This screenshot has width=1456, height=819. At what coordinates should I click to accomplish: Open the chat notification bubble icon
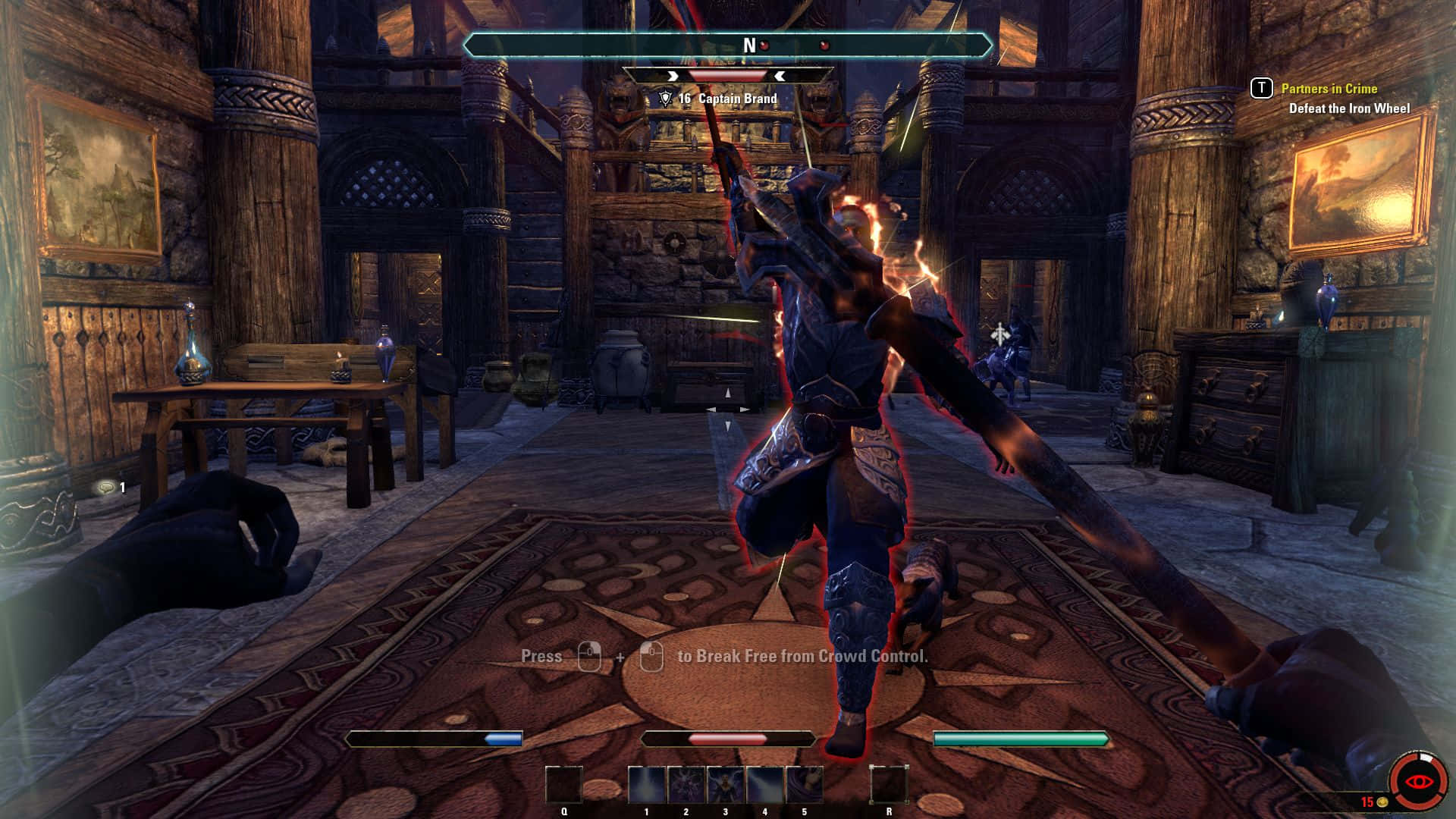(x=105, y=488)
